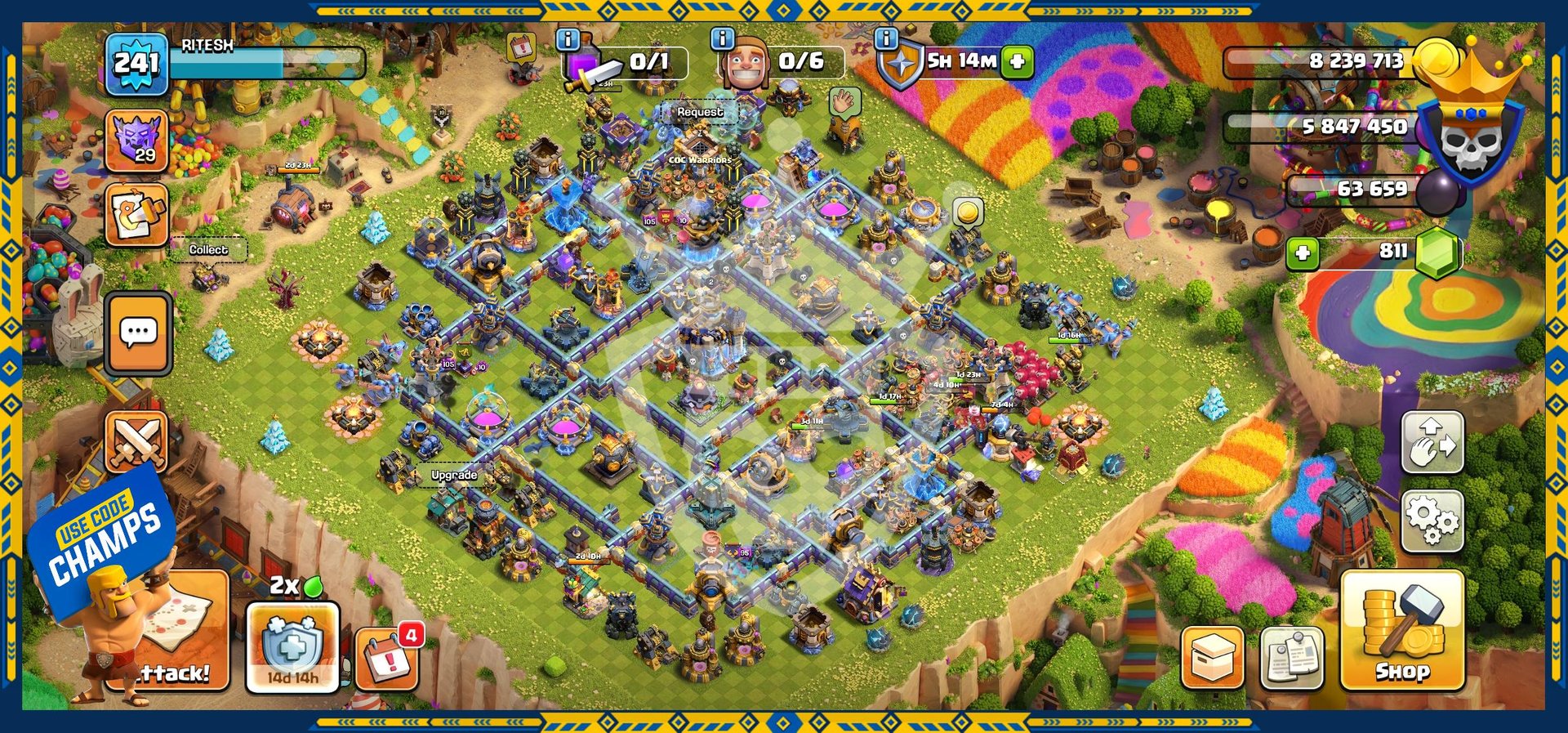This screenshot has width=1568, height=733.
Task: Extend shield using the green plus button
Action: coord(1018,61)
